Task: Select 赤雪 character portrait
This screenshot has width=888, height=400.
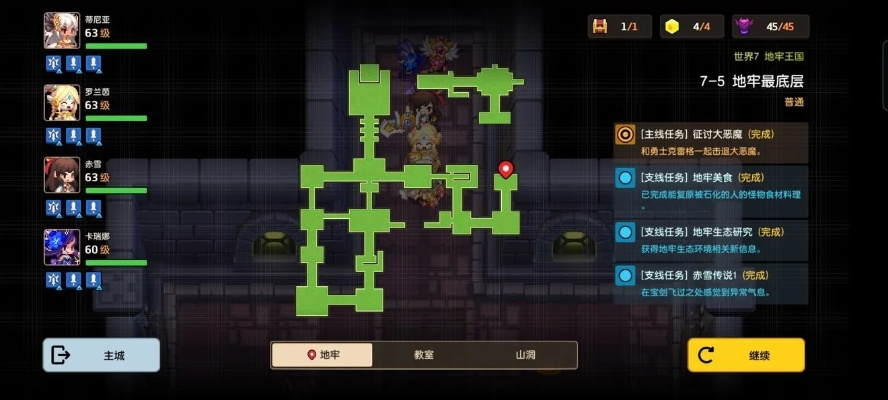Action: (62, 174)
